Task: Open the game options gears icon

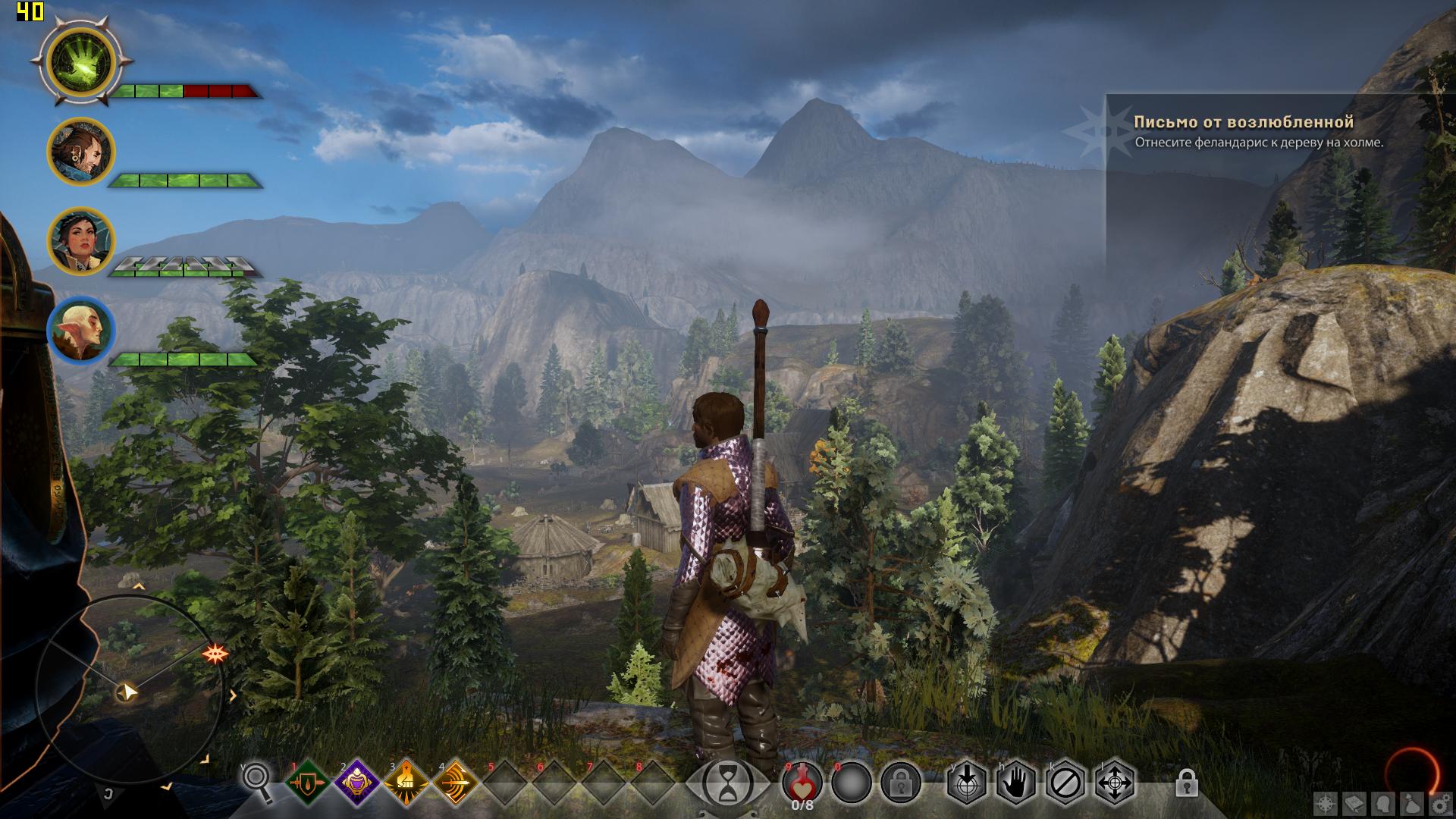Action: (1441, 802)
